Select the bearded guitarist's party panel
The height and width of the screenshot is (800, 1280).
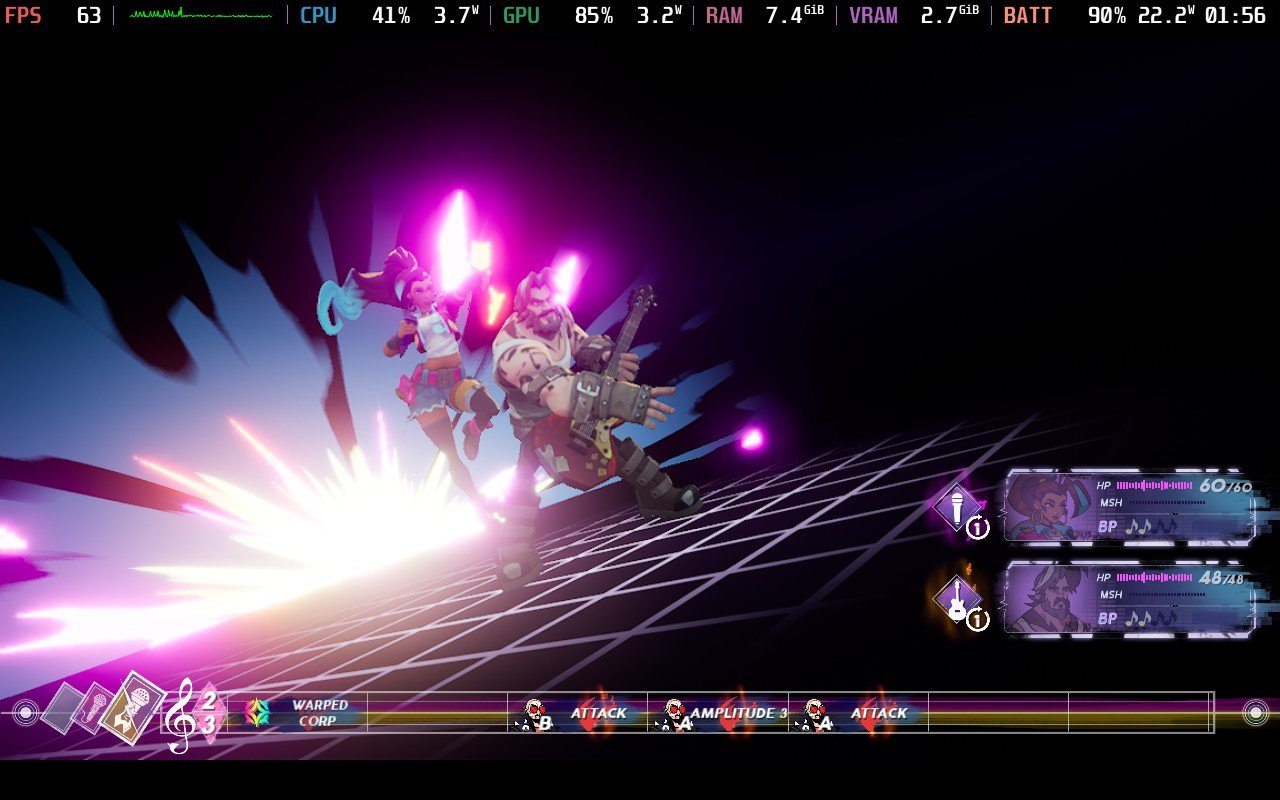pyautogui.click(x=1130, y=599)
